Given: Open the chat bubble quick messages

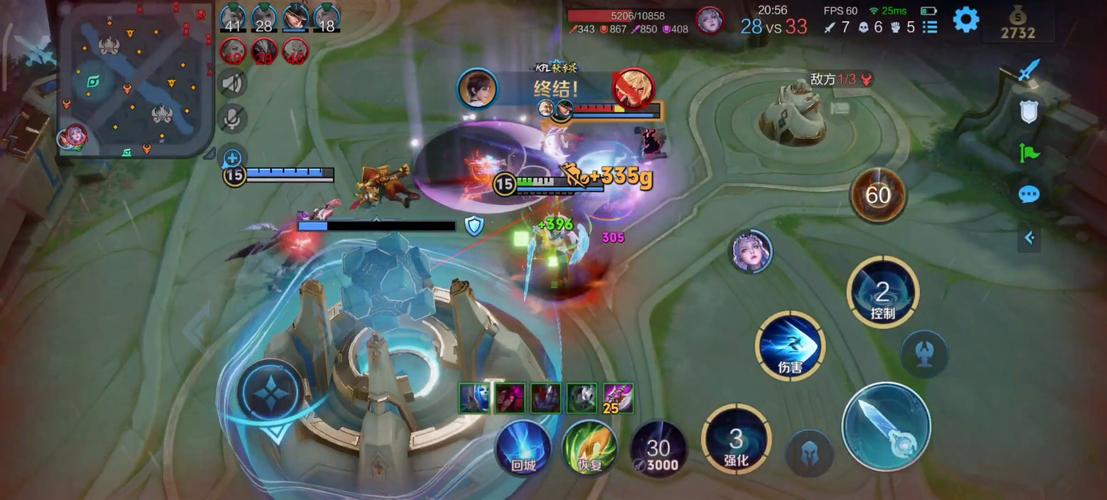Looking at the screenshot, I should point(1029,194).
